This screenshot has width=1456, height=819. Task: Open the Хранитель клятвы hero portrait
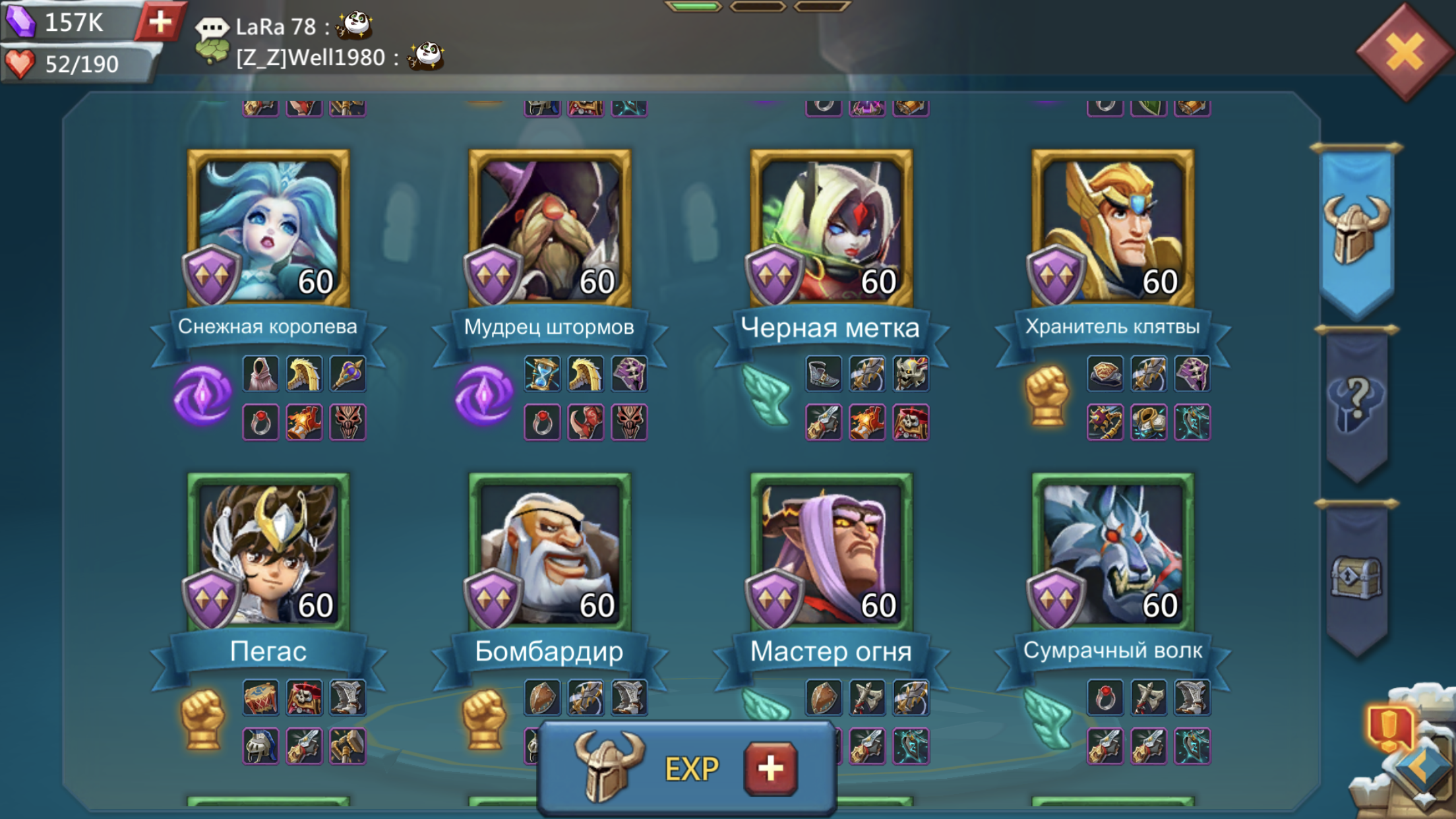tap(1113, 229)
